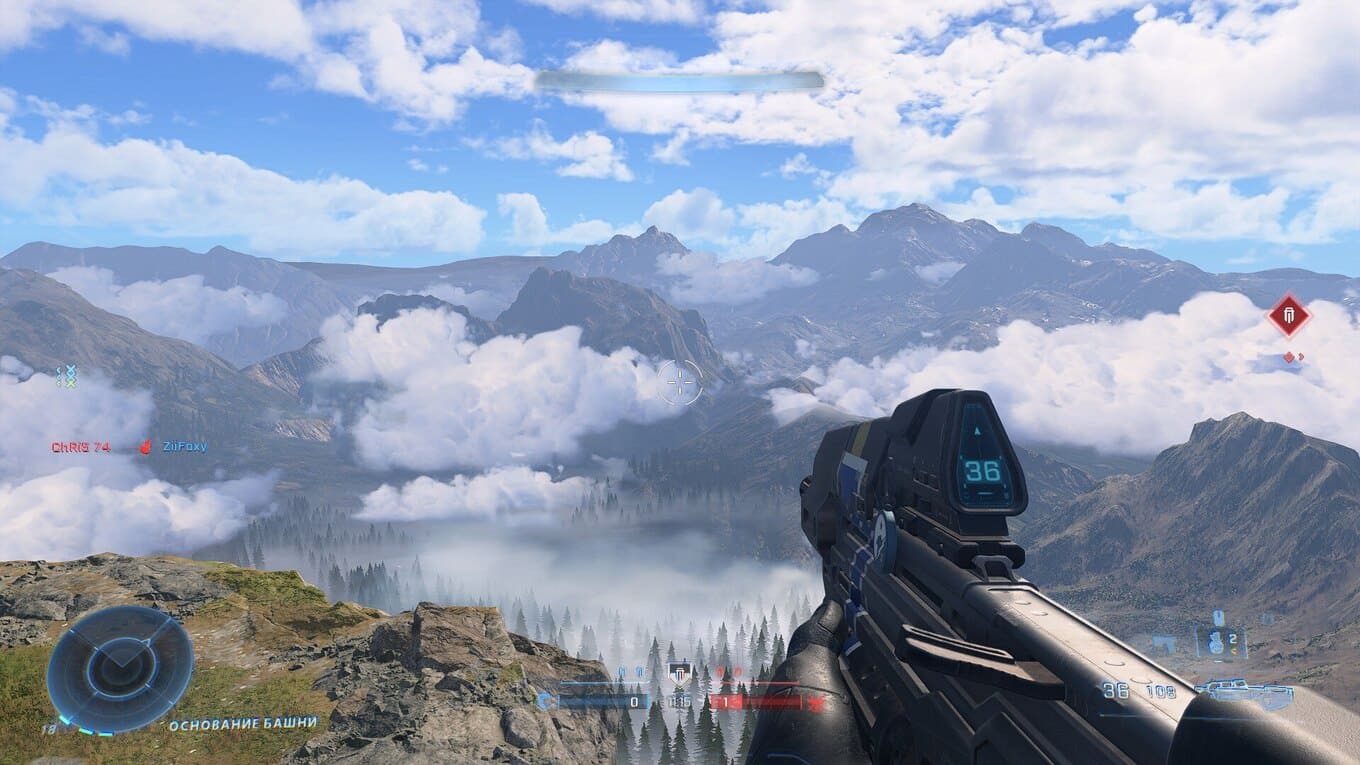Viewport: 1360px width, 765px height.
Task: Select the red diamond objective marker
Action: [1288, 316]
